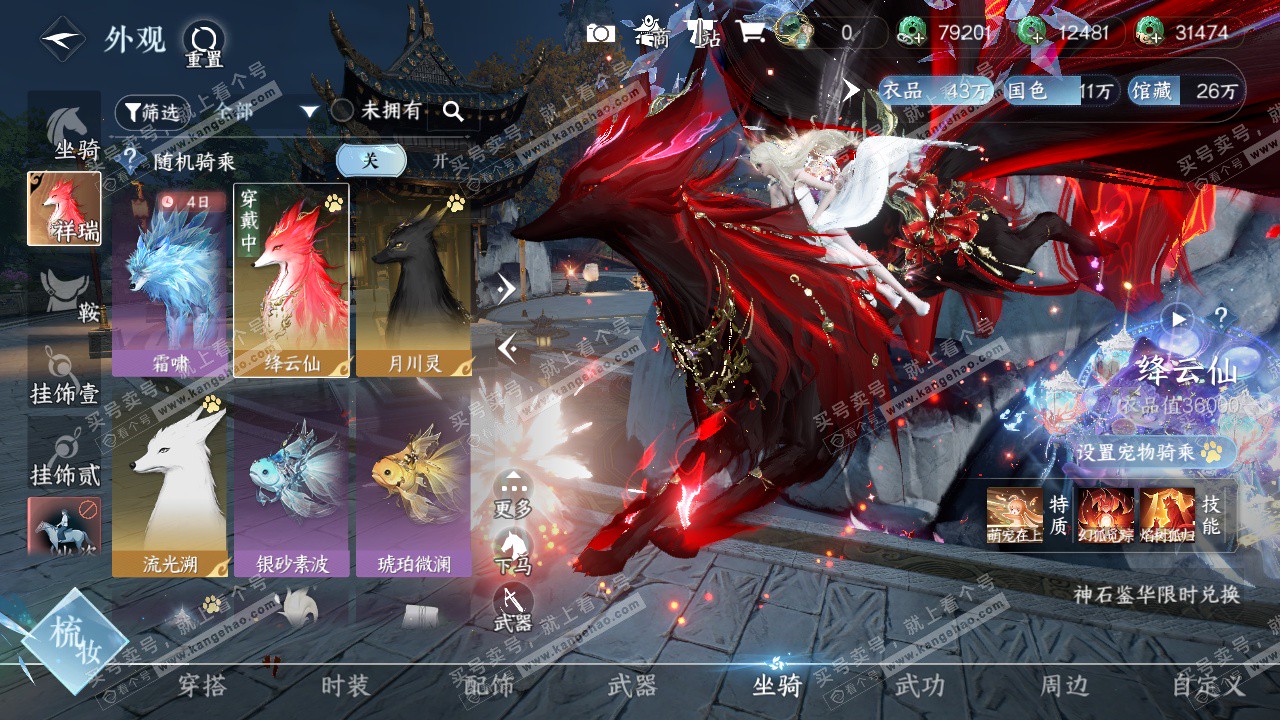Click the 更多 button

513,494
